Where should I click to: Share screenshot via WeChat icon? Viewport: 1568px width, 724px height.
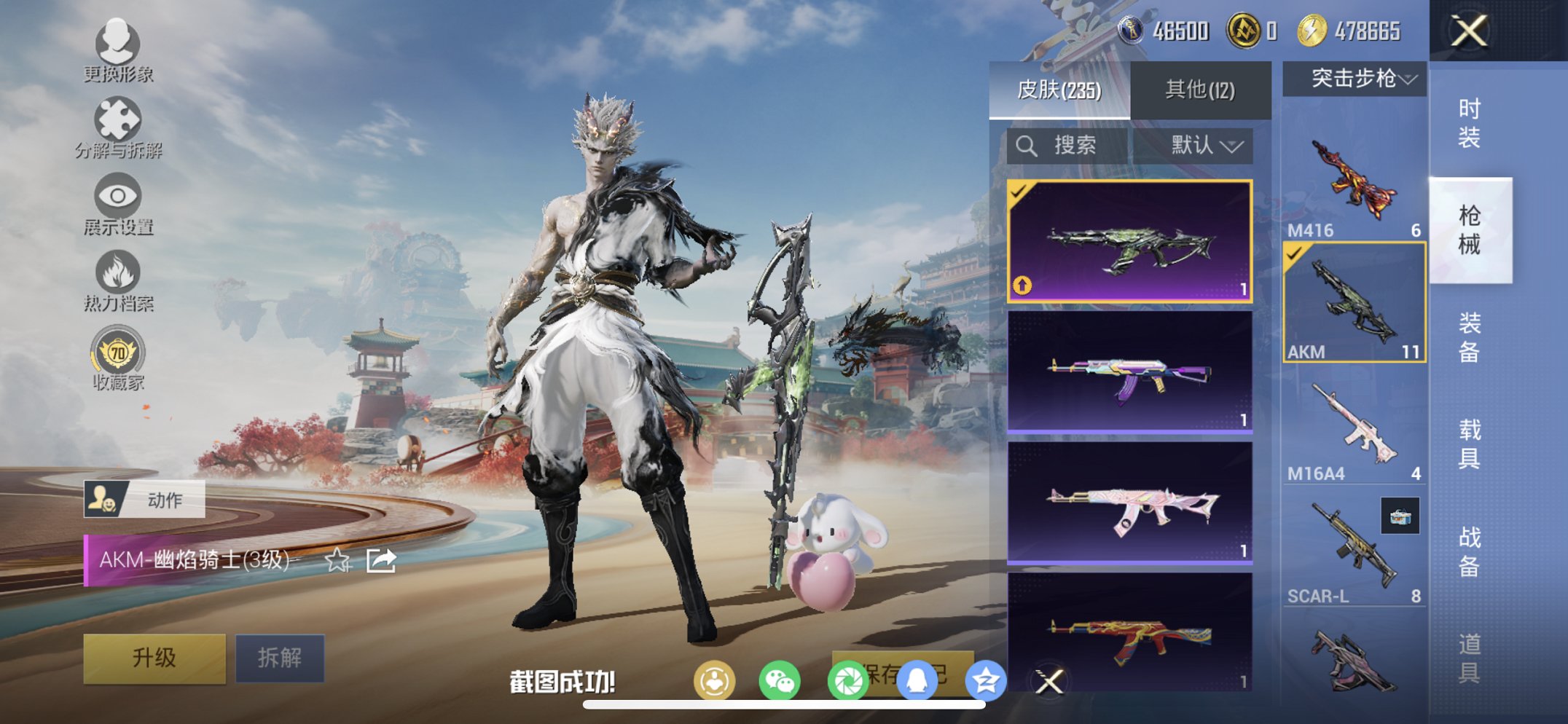tap(781, 679)
